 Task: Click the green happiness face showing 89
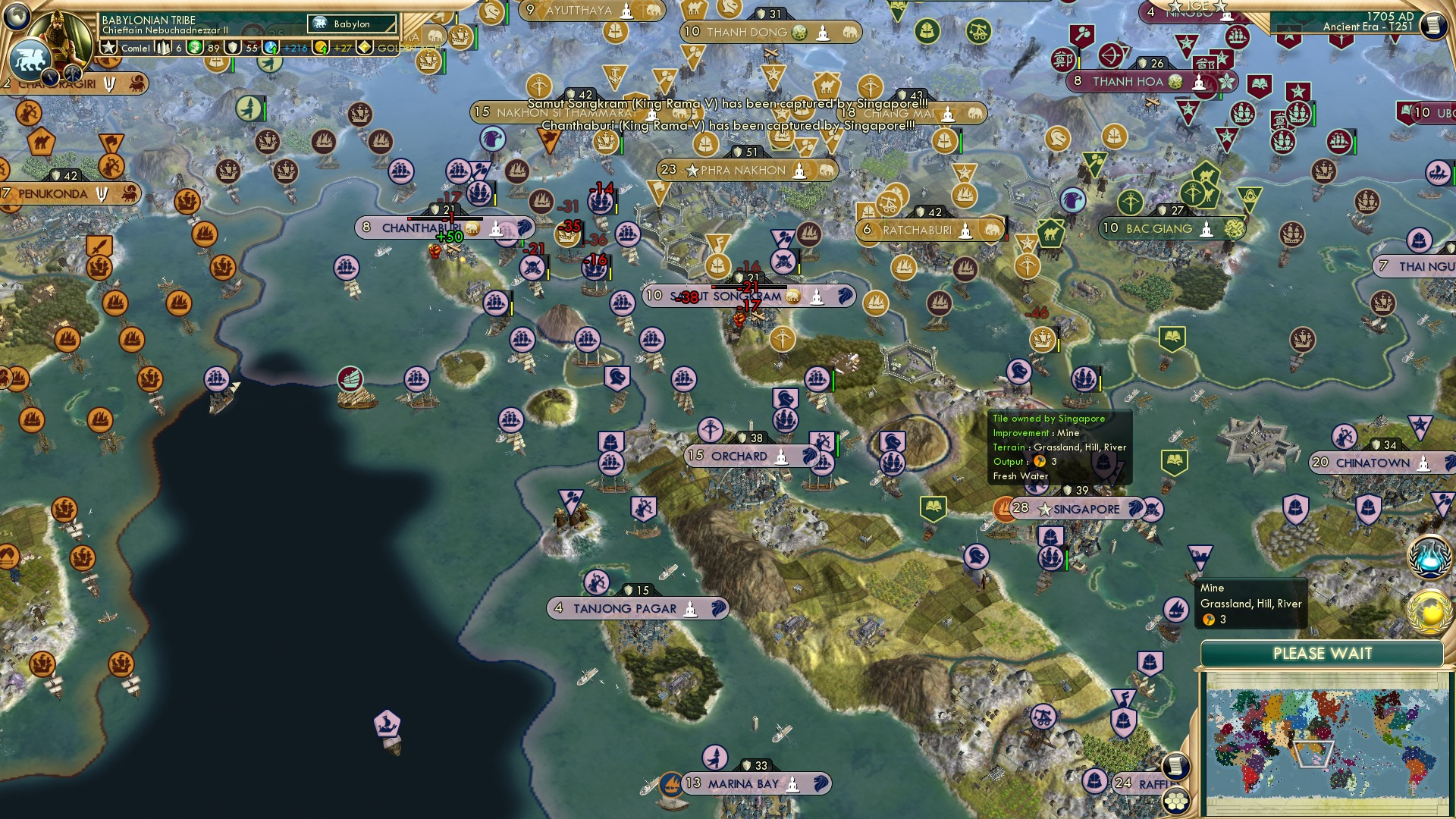(x=194, y=46)
